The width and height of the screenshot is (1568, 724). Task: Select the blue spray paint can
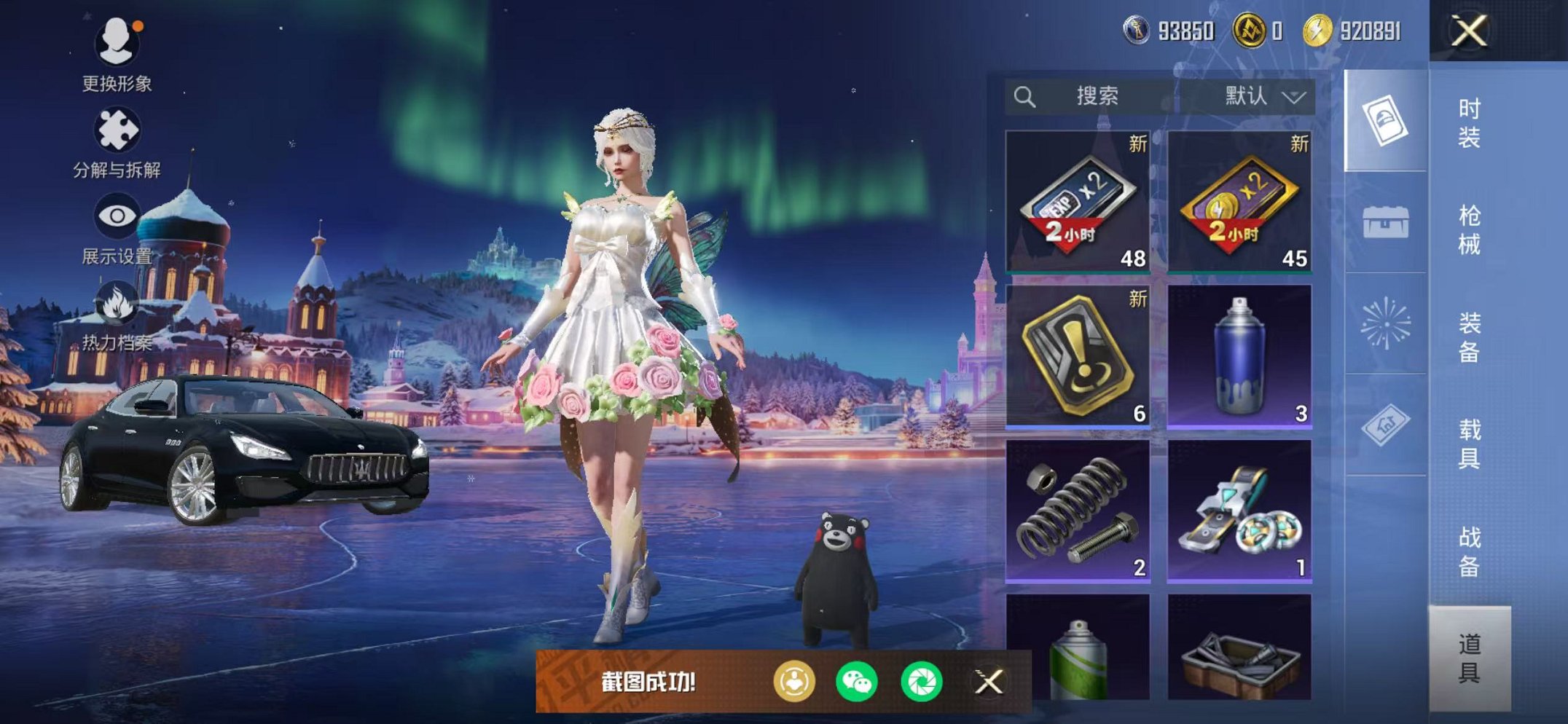click(x=1239, y=356)
